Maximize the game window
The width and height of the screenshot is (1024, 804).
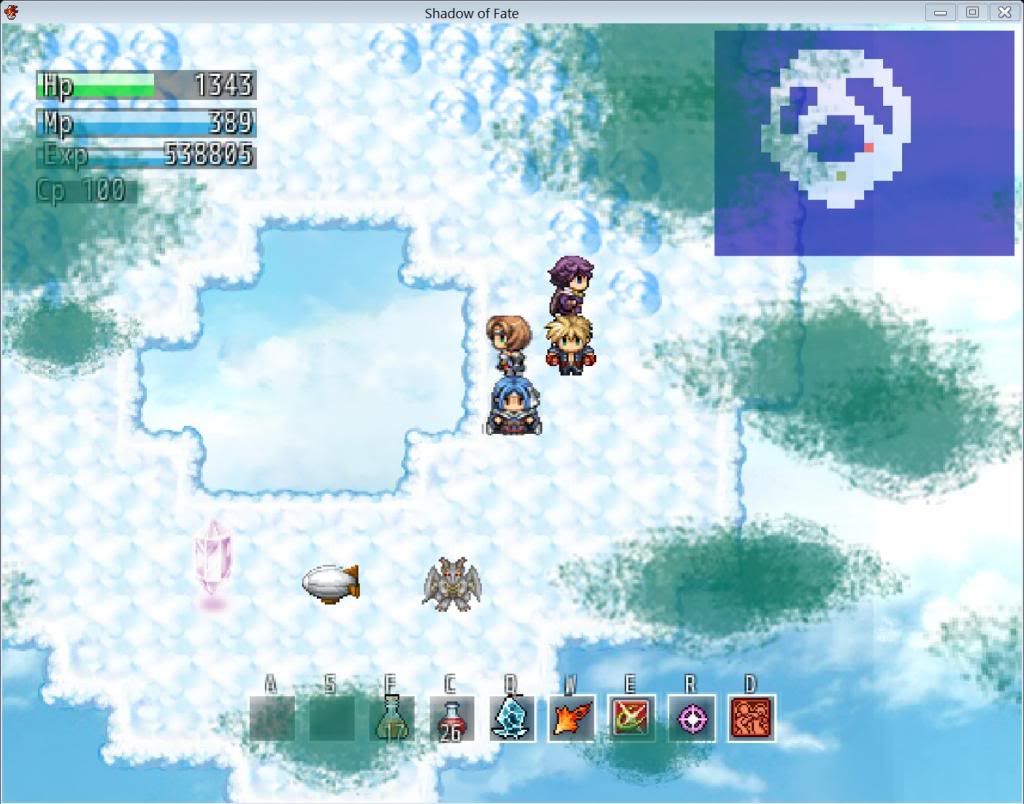click(x=971, y=12)
